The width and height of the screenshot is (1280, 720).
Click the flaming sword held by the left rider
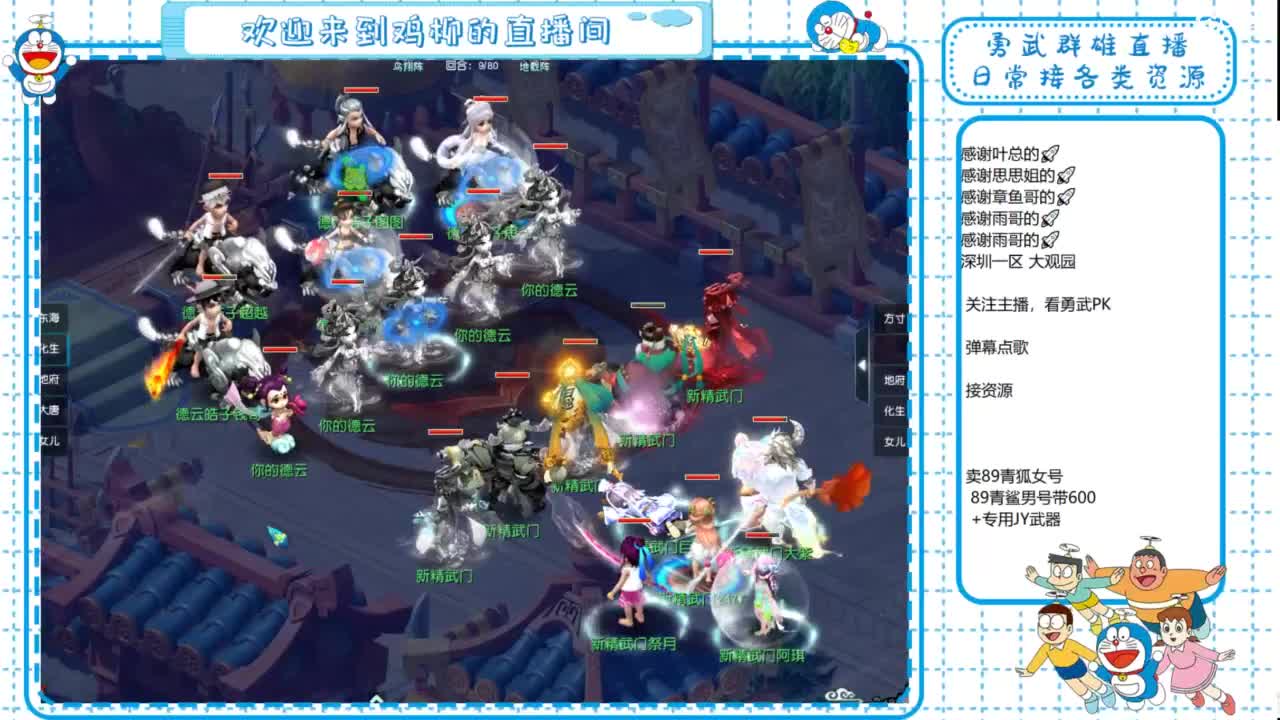tap(162, 366)
